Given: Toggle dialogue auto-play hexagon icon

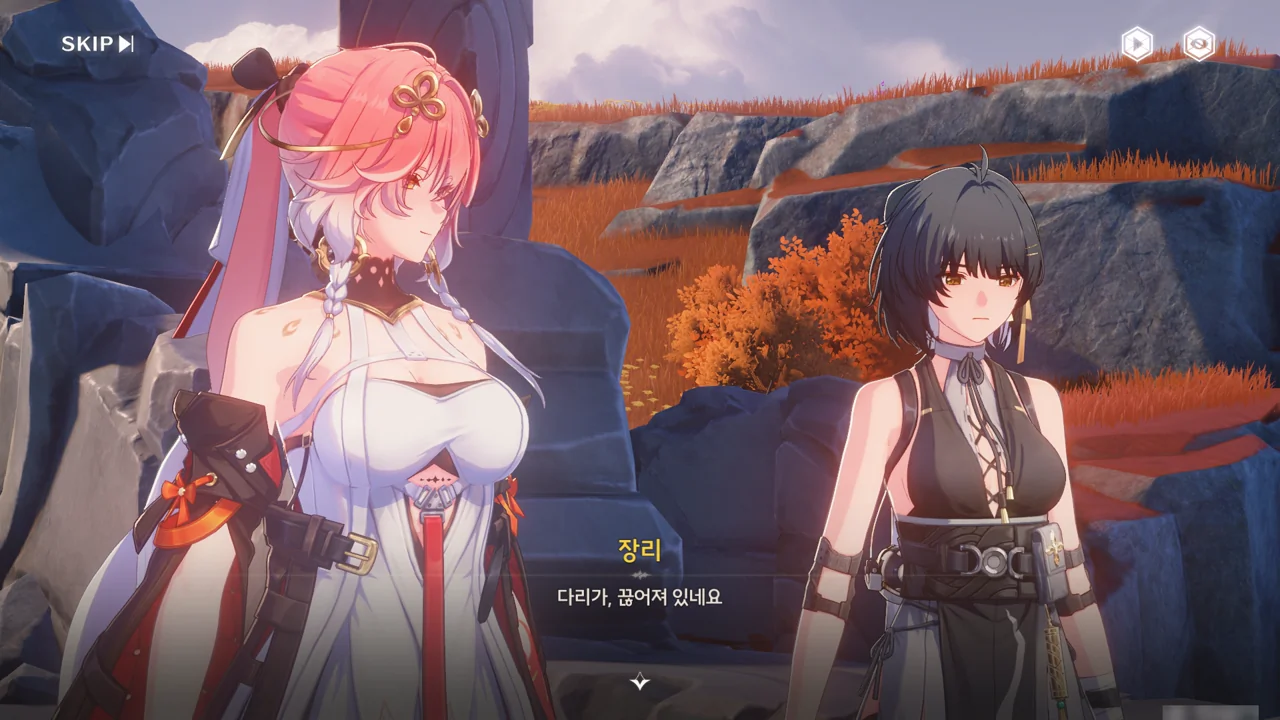Looking at the screenshot, I should click(1136, 44).
